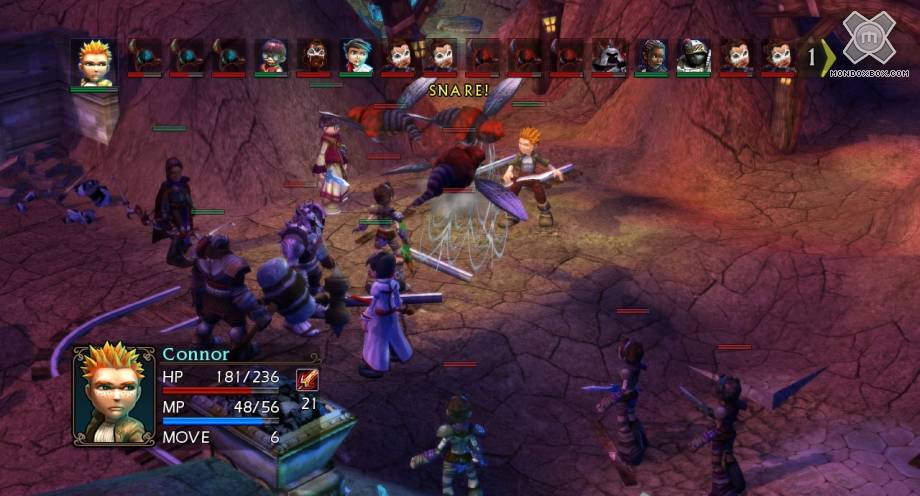Select Connor's portrait in the turn order bar
This screenshot has height=496, width=920.
coord(94,63)
